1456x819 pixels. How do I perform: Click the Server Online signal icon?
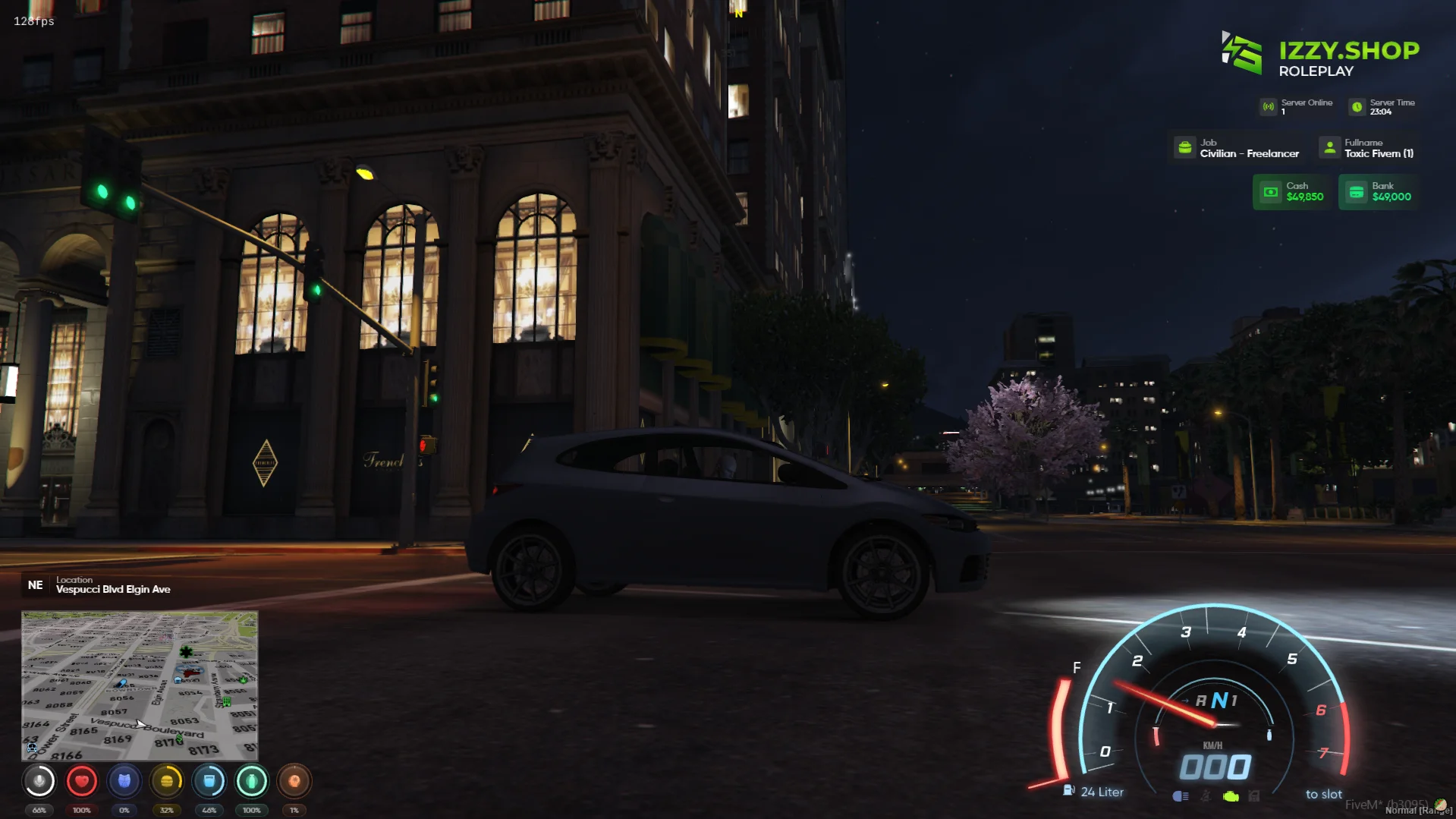[x=1268, y=106]
